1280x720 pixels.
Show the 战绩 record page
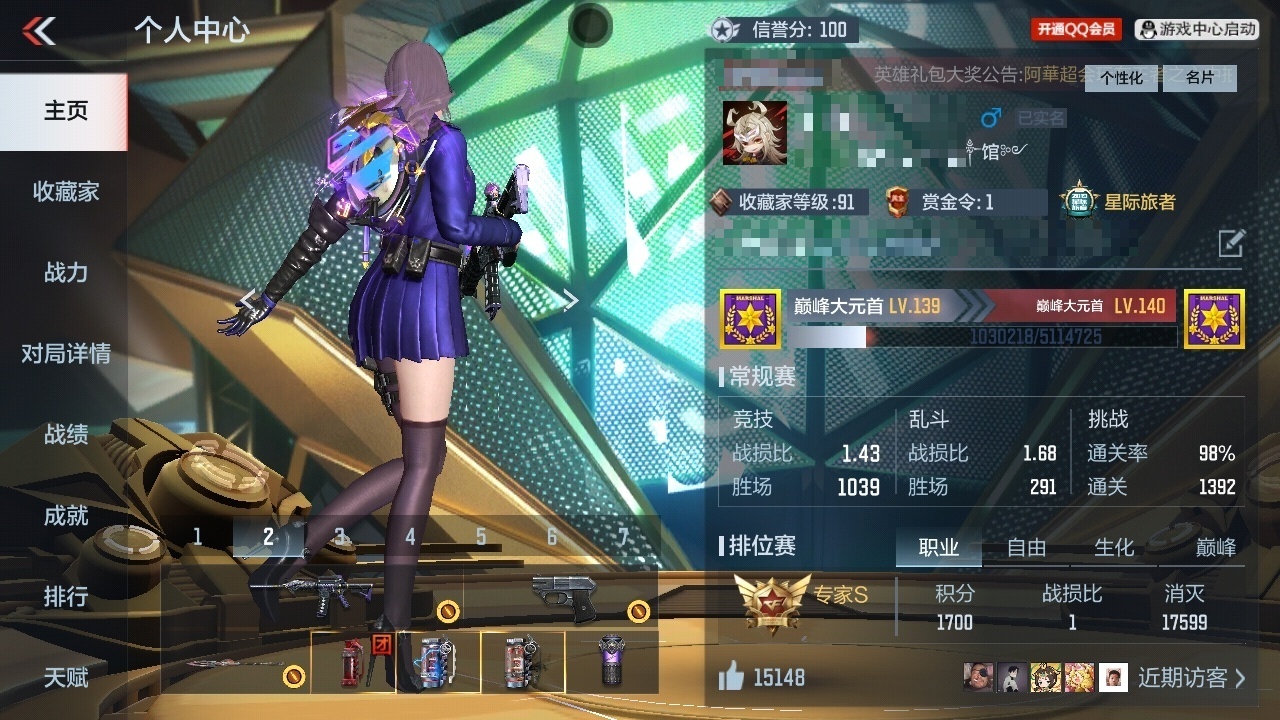click(x=65, y=434)
